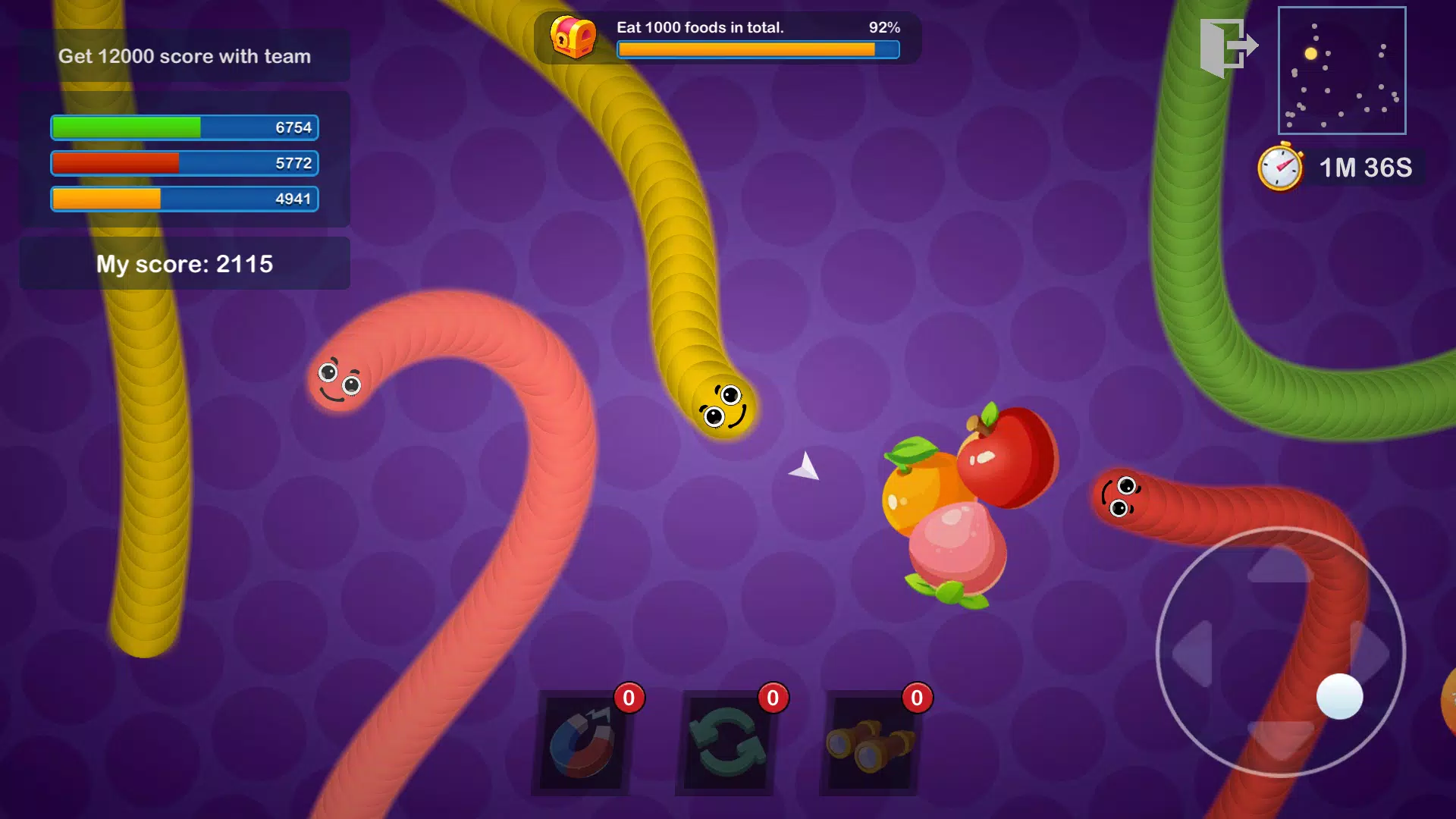Click the 'Get 12000 score with team' mission text
Image resolution: width=1456 pixels, height=819 pixels.
pos(185,55)
